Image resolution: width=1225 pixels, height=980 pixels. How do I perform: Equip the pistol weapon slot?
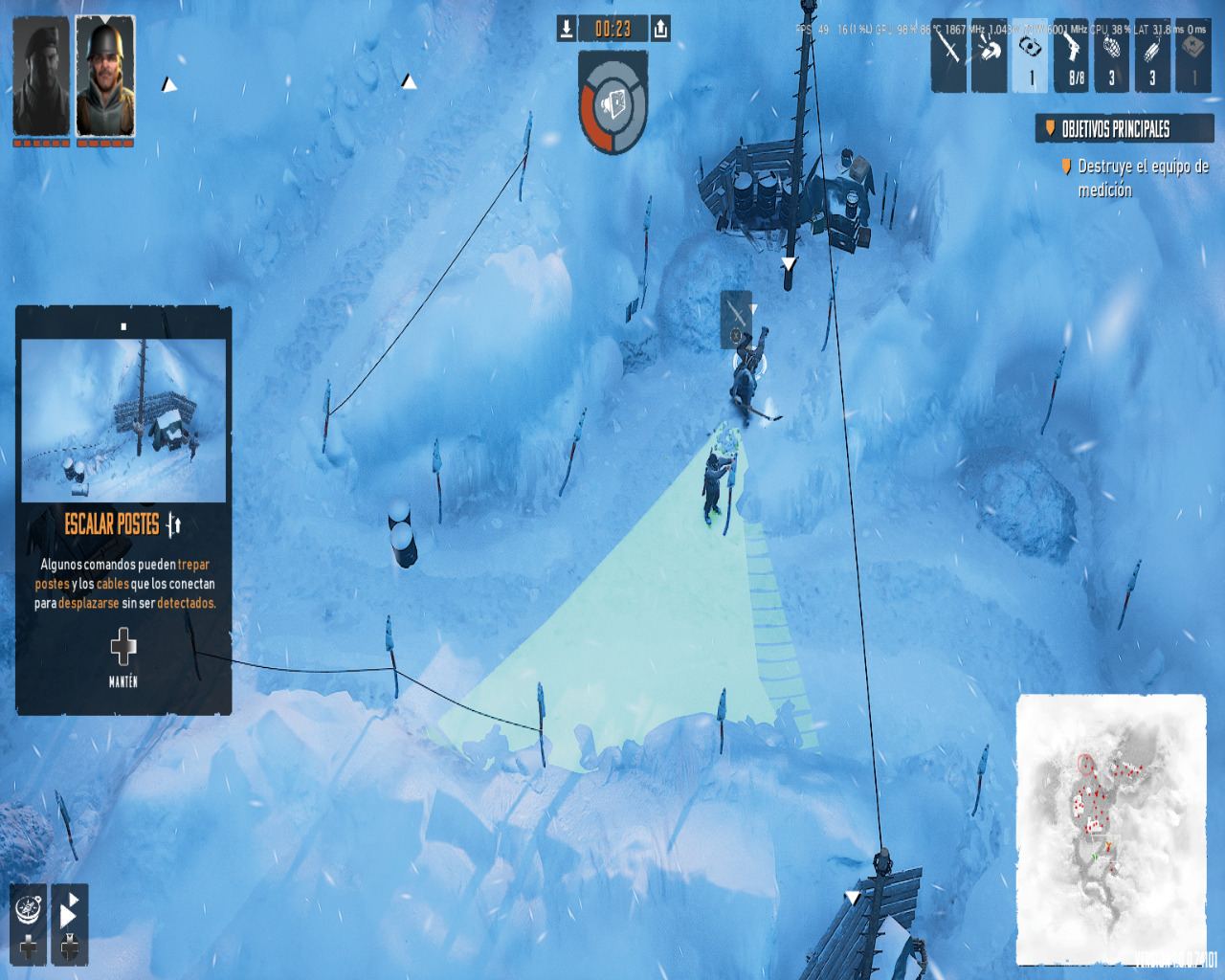1071,56
